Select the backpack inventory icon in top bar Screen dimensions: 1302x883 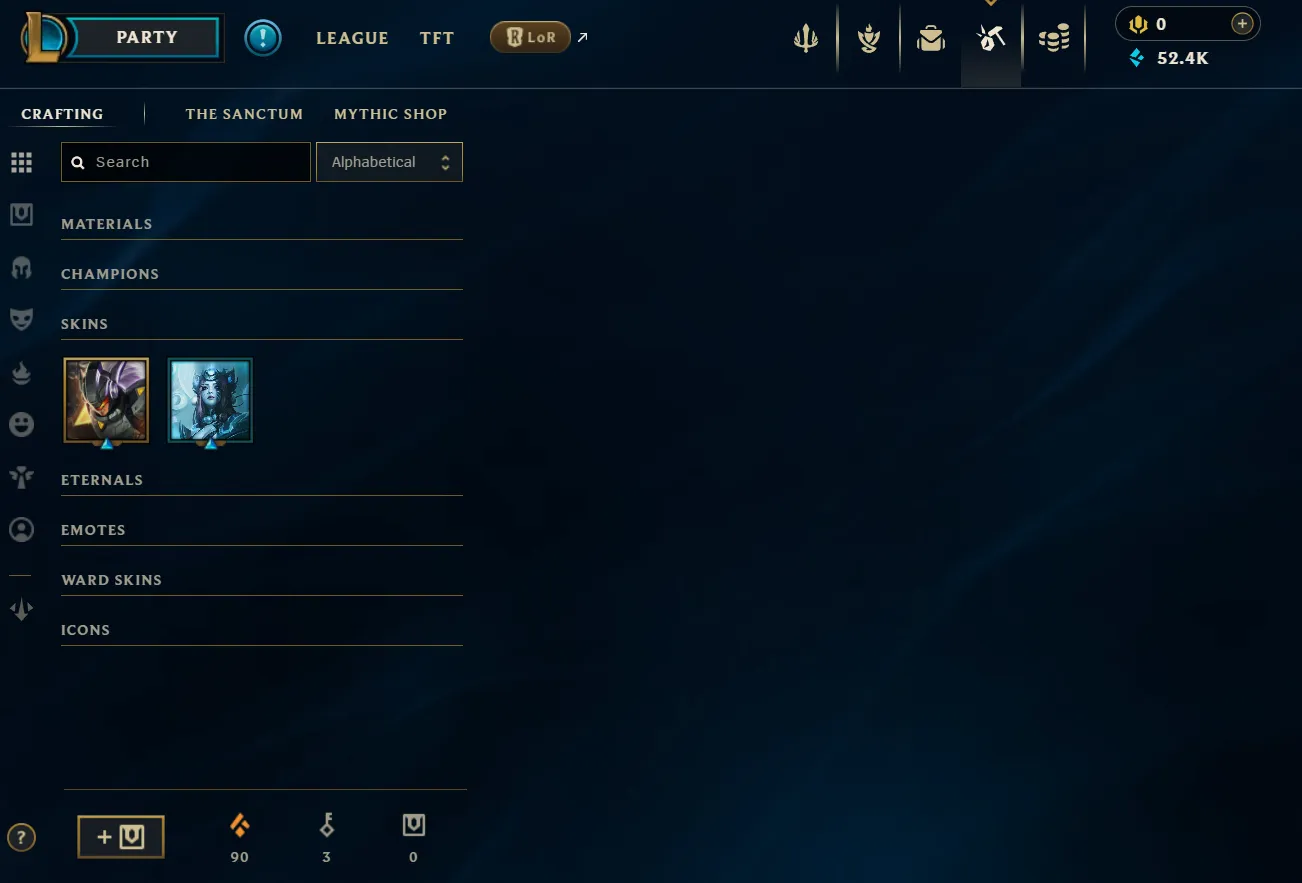pos(931,38)
